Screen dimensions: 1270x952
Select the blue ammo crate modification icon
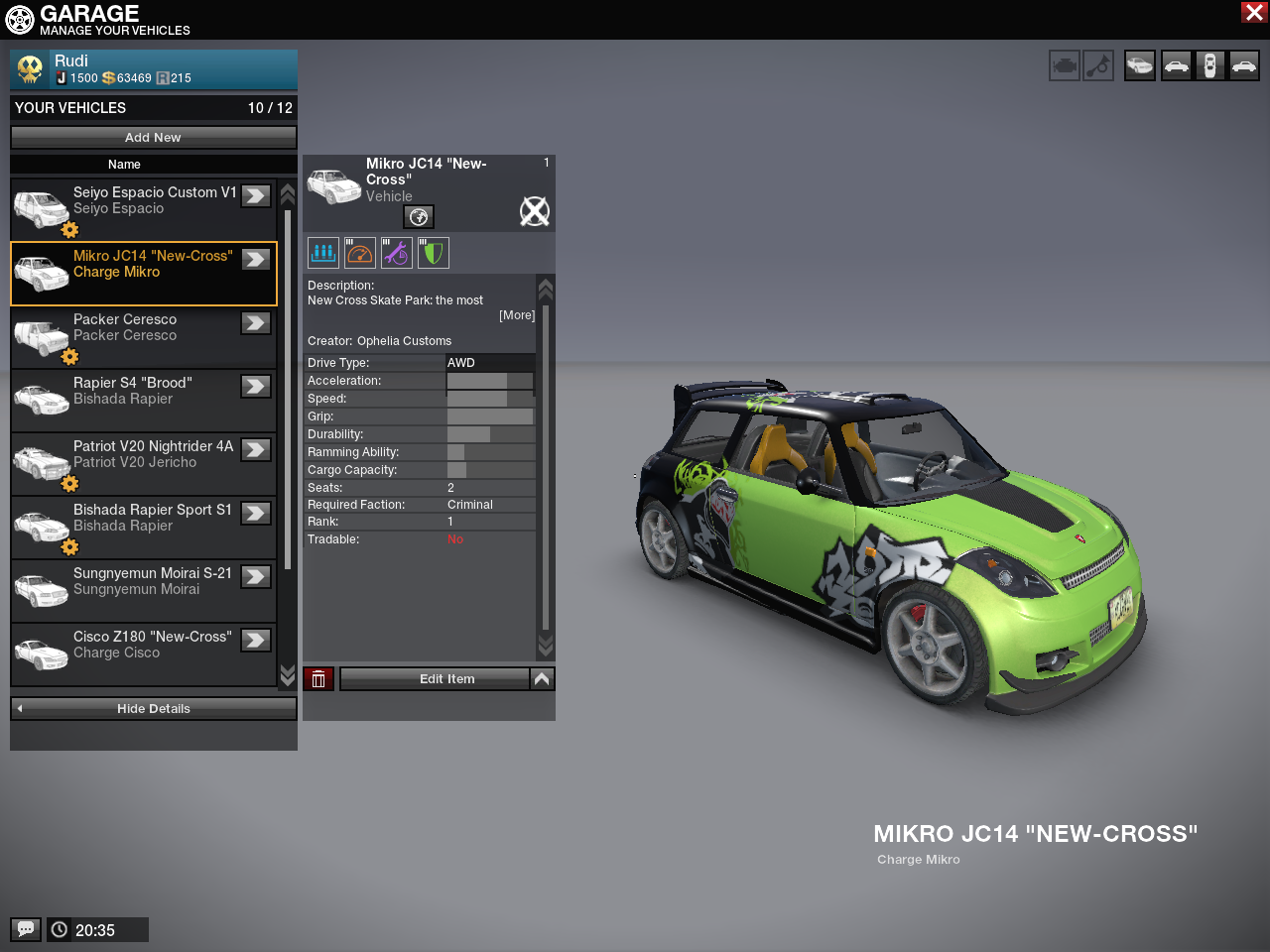[323, 253]
